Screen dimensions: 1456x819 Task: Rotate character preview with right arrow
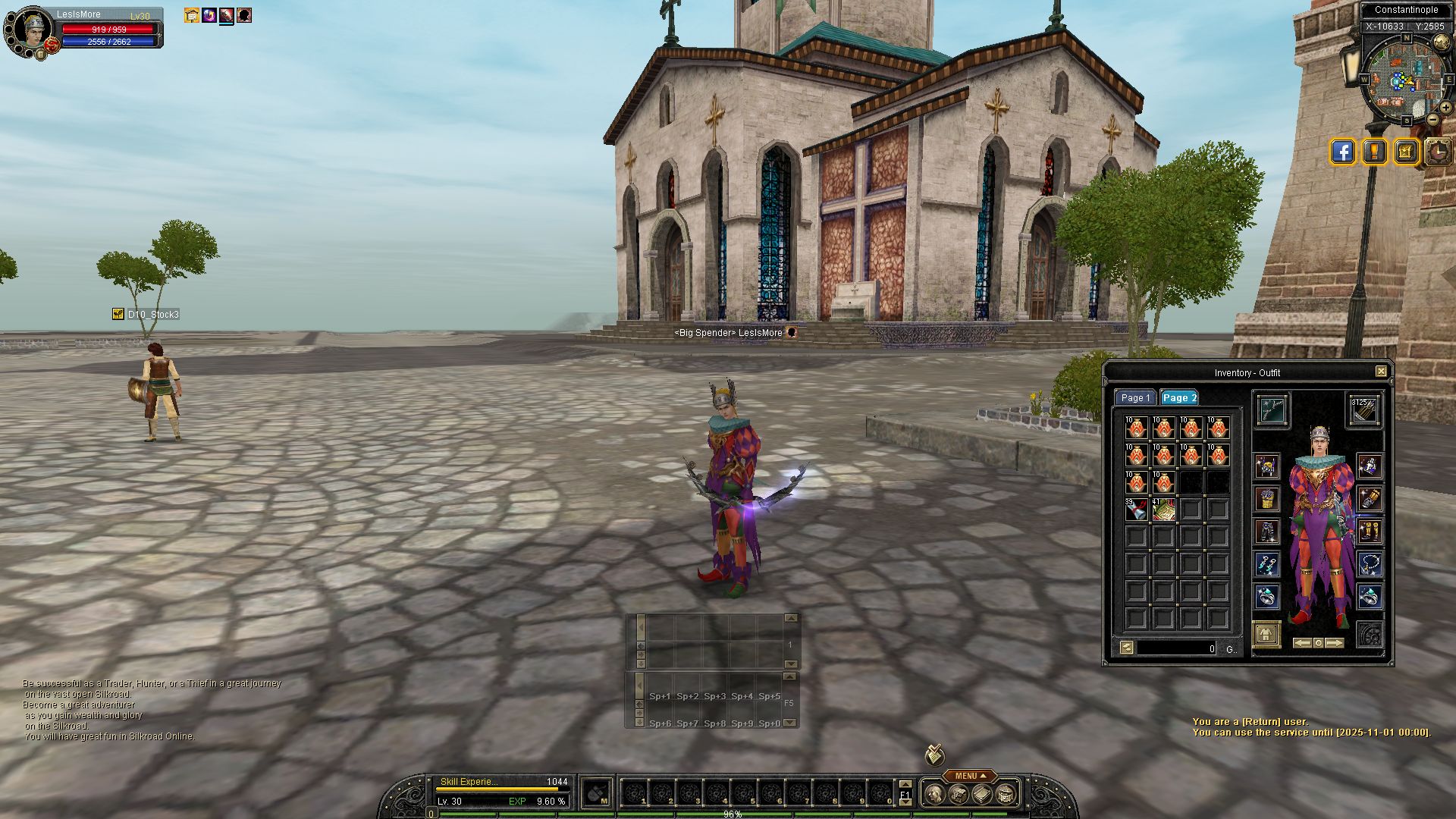[1334, 643]
